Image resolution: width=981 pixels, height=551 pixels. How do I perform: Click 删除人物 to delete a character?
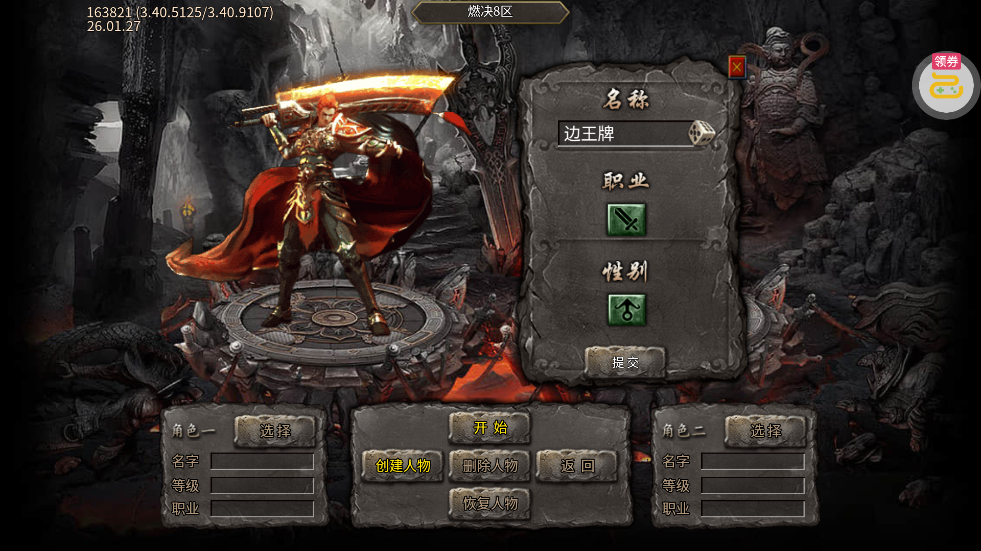[x=490, y=465]
